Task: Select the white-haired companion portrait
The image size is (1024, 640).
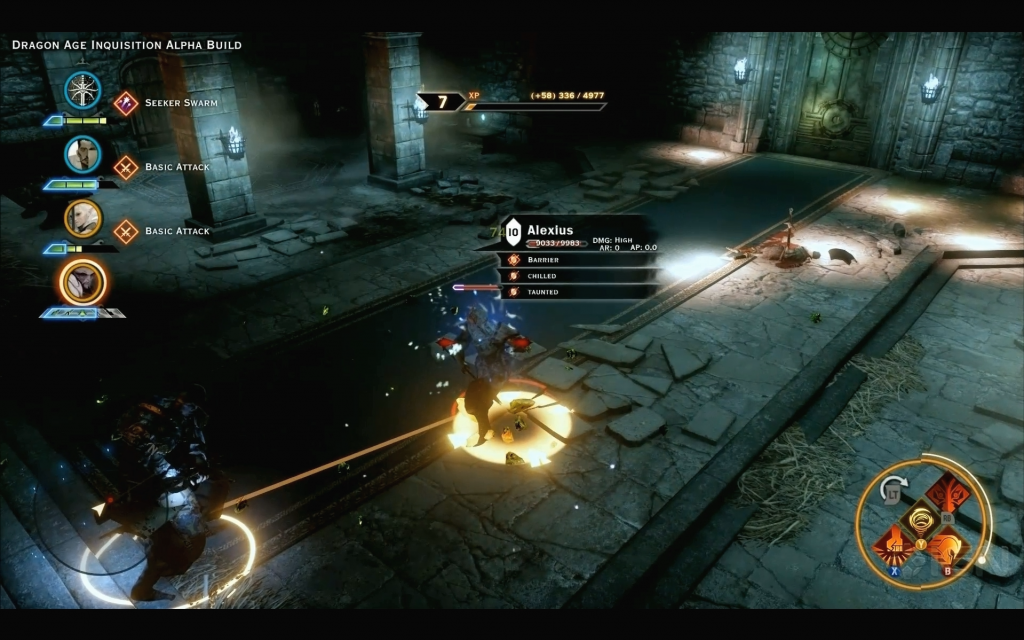Action: 83,218
